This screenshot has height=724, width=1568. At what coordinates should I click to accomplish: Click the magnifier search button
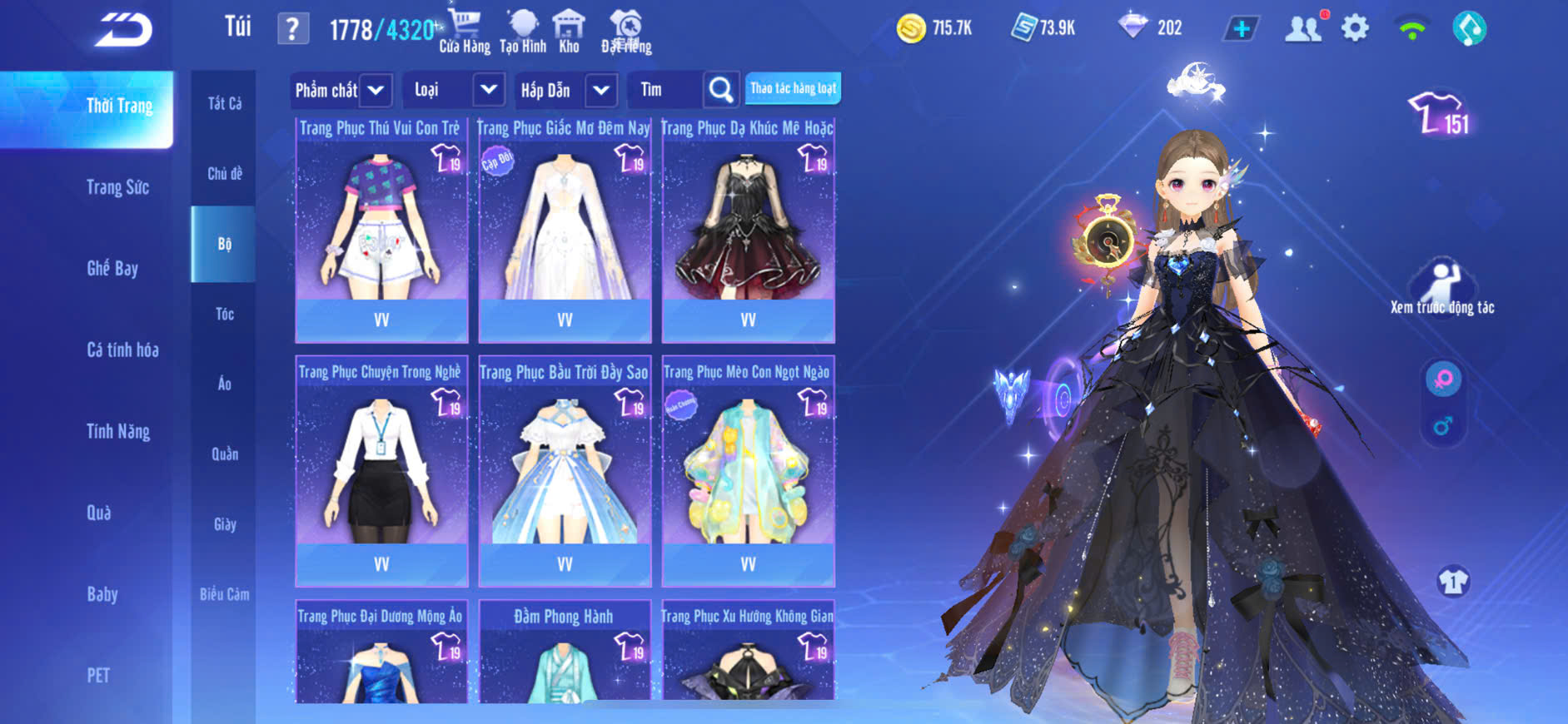click(720, 90)
